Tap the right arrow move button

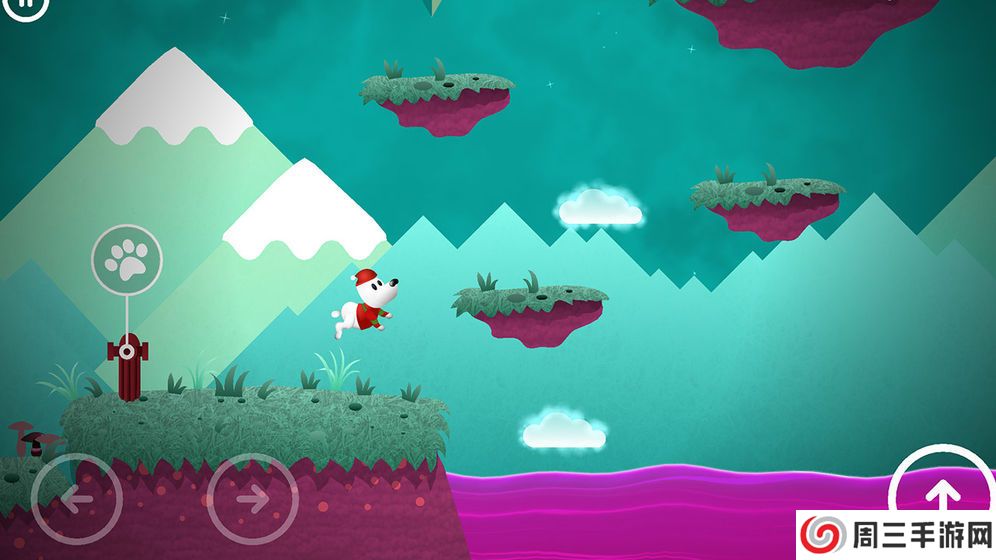click(x=252, y=498)
